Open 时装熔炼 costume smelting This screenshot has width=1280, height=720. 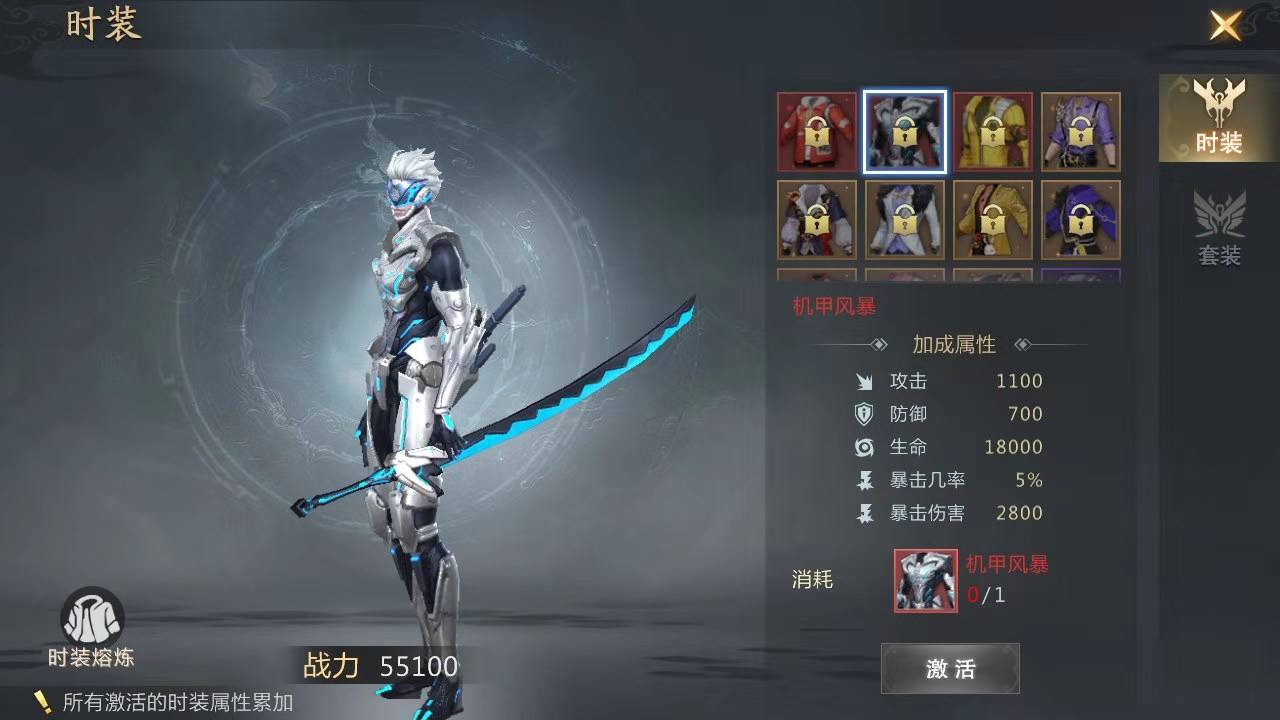pos(92,628)
